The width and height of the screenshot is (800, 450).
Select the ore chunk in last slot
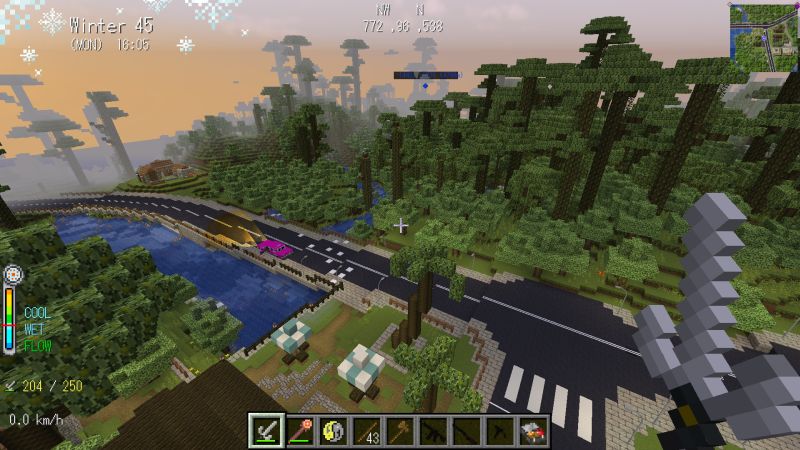(x=534, y=432)
